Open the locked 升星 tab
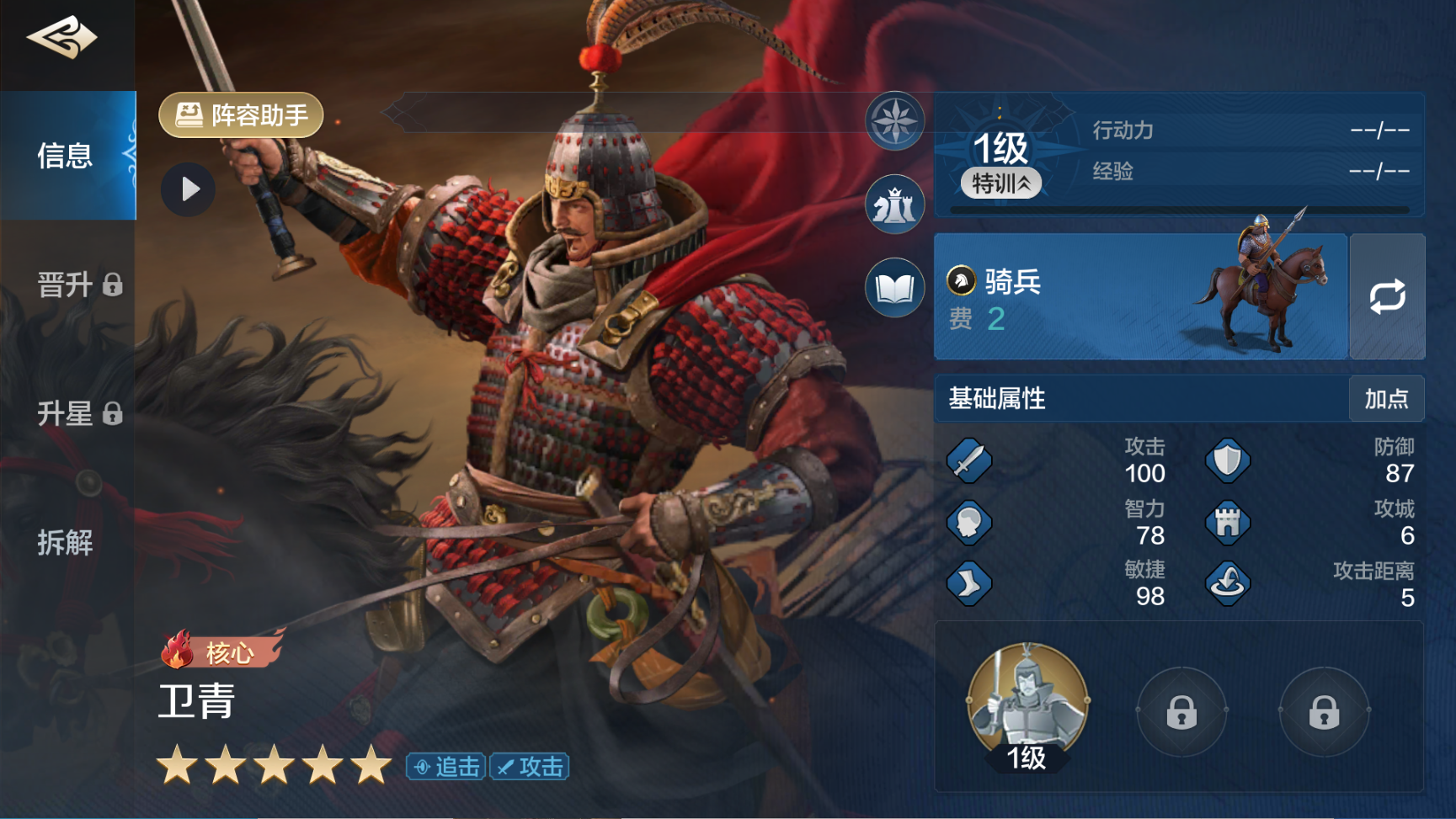The width and height of the screenshot is (1456, 819). pos(78,413)
